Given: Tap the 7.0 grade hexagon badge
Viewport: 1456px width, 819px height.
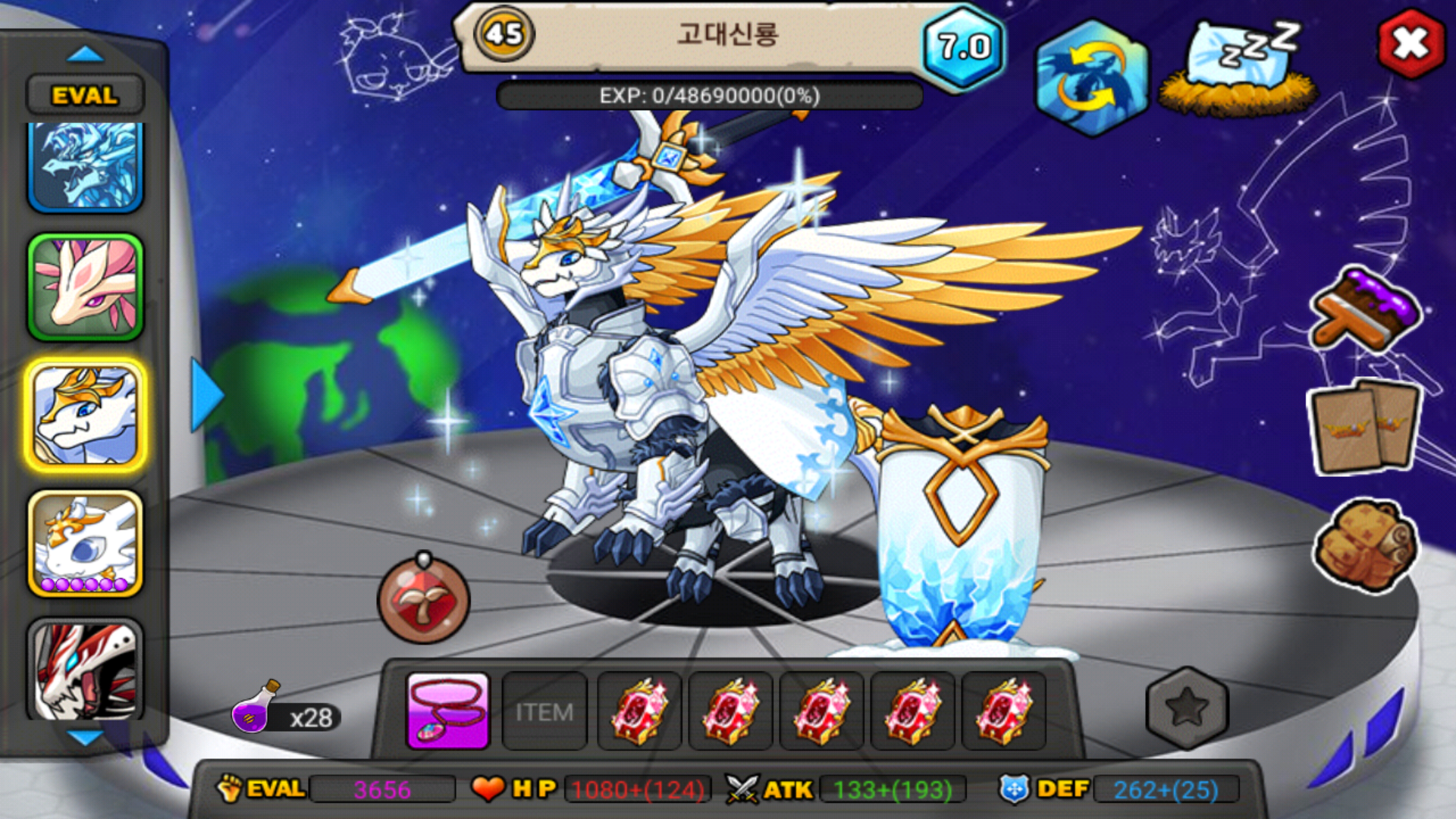Looking at the screenshot, I should pos(964,47).
